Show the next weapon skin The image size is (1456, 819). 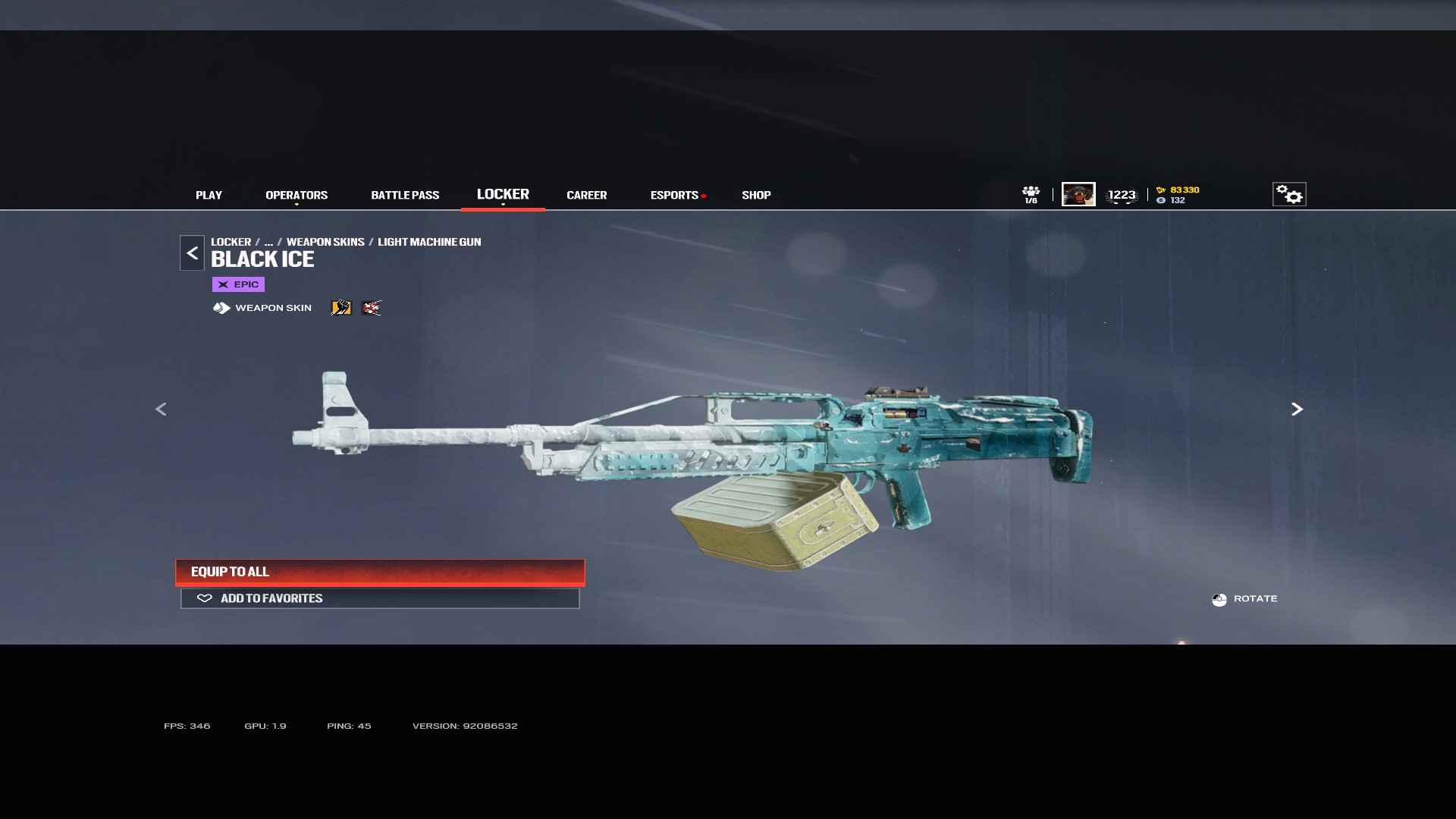pos(1297,409)
